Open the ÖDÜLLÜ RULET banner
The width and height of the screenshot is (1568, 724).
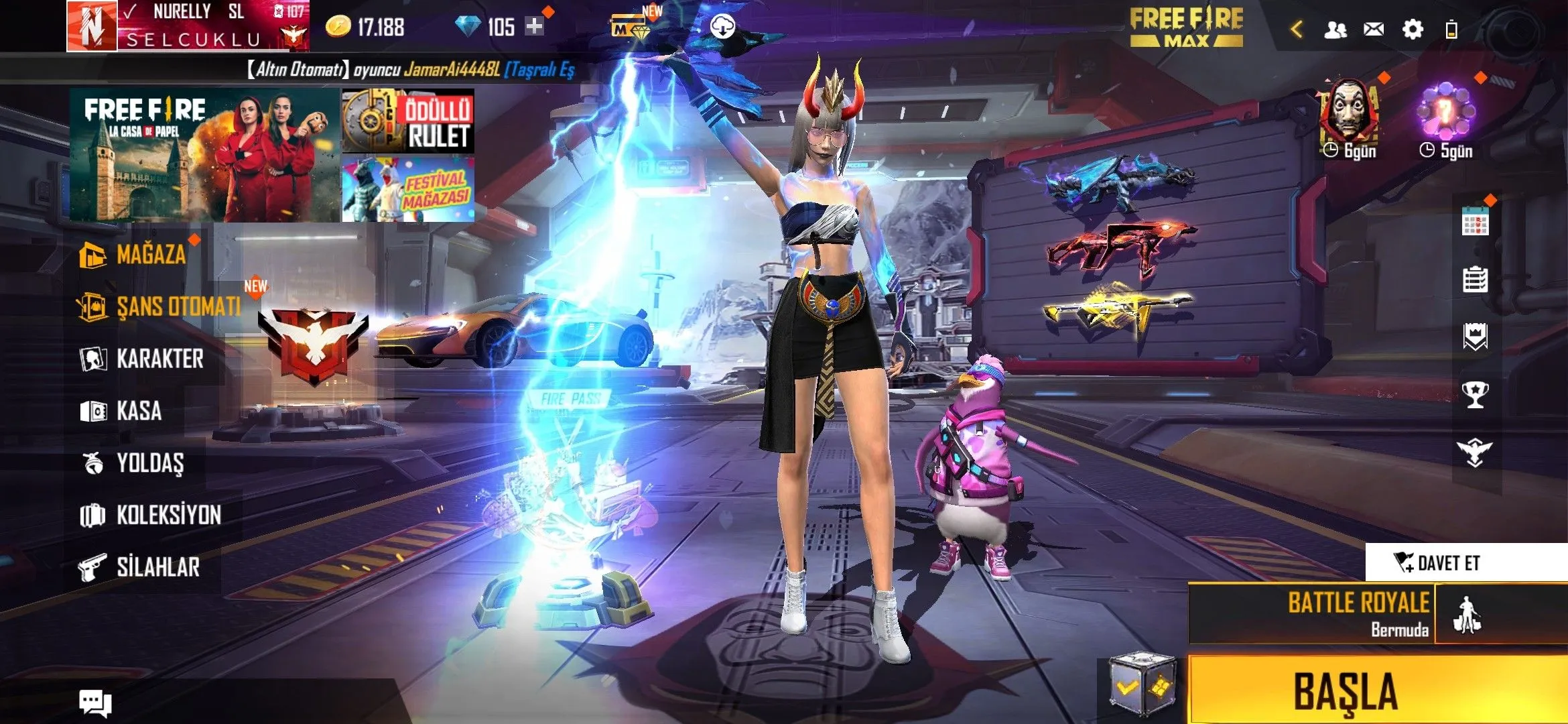tap(408, 121)
